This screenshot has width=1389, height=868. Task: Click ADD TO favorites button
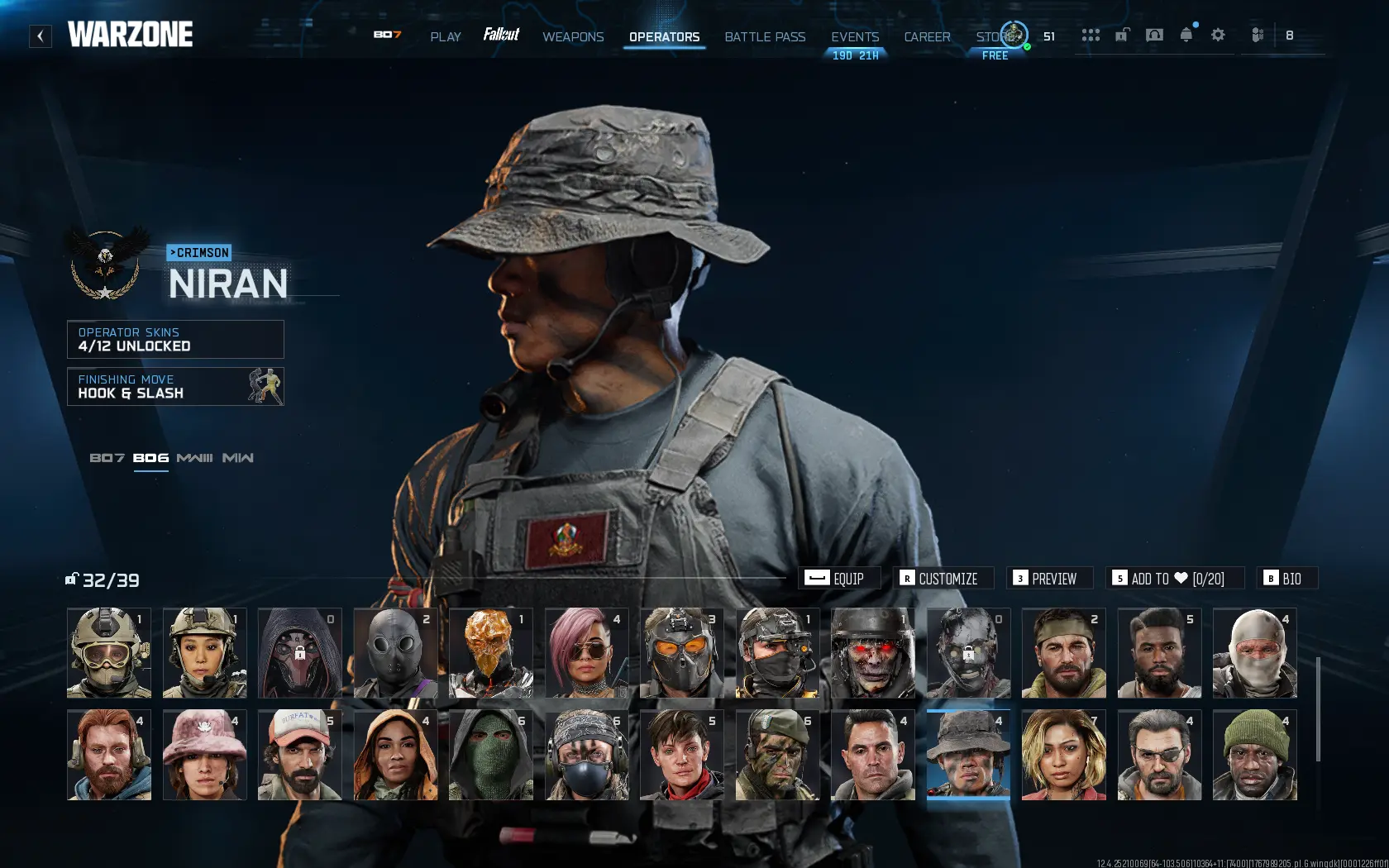(1175, 578)
